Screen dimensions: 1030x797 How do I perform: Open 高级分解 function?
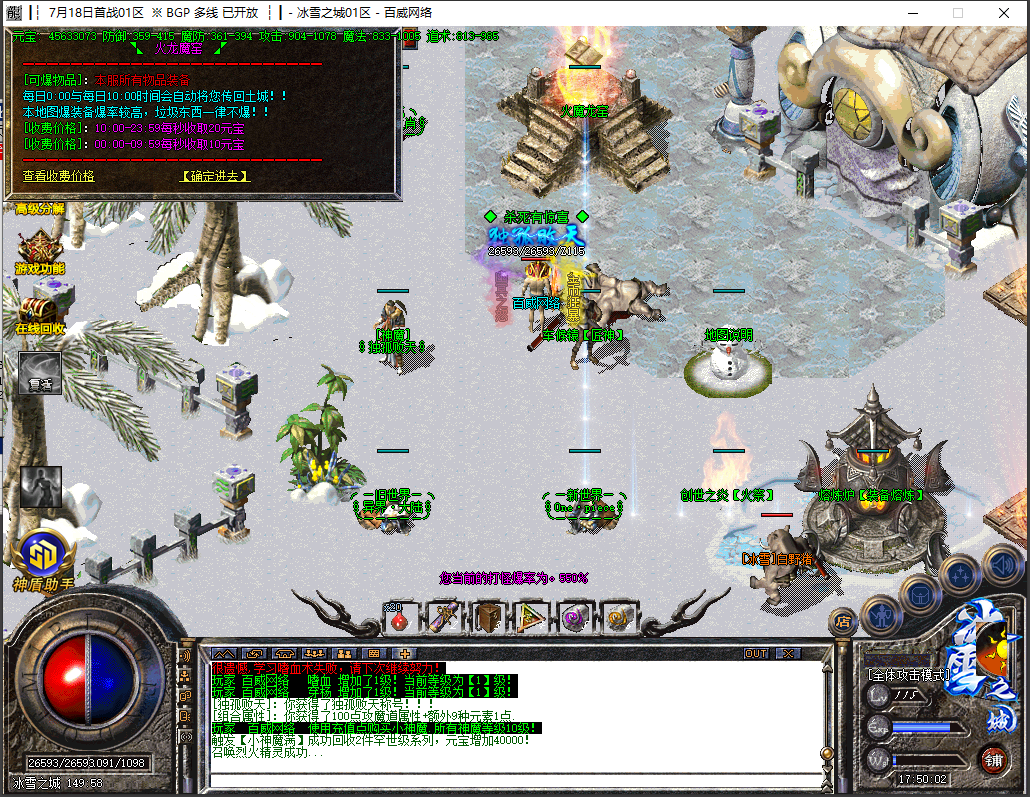pyautogui.click(x=39, y=209)
